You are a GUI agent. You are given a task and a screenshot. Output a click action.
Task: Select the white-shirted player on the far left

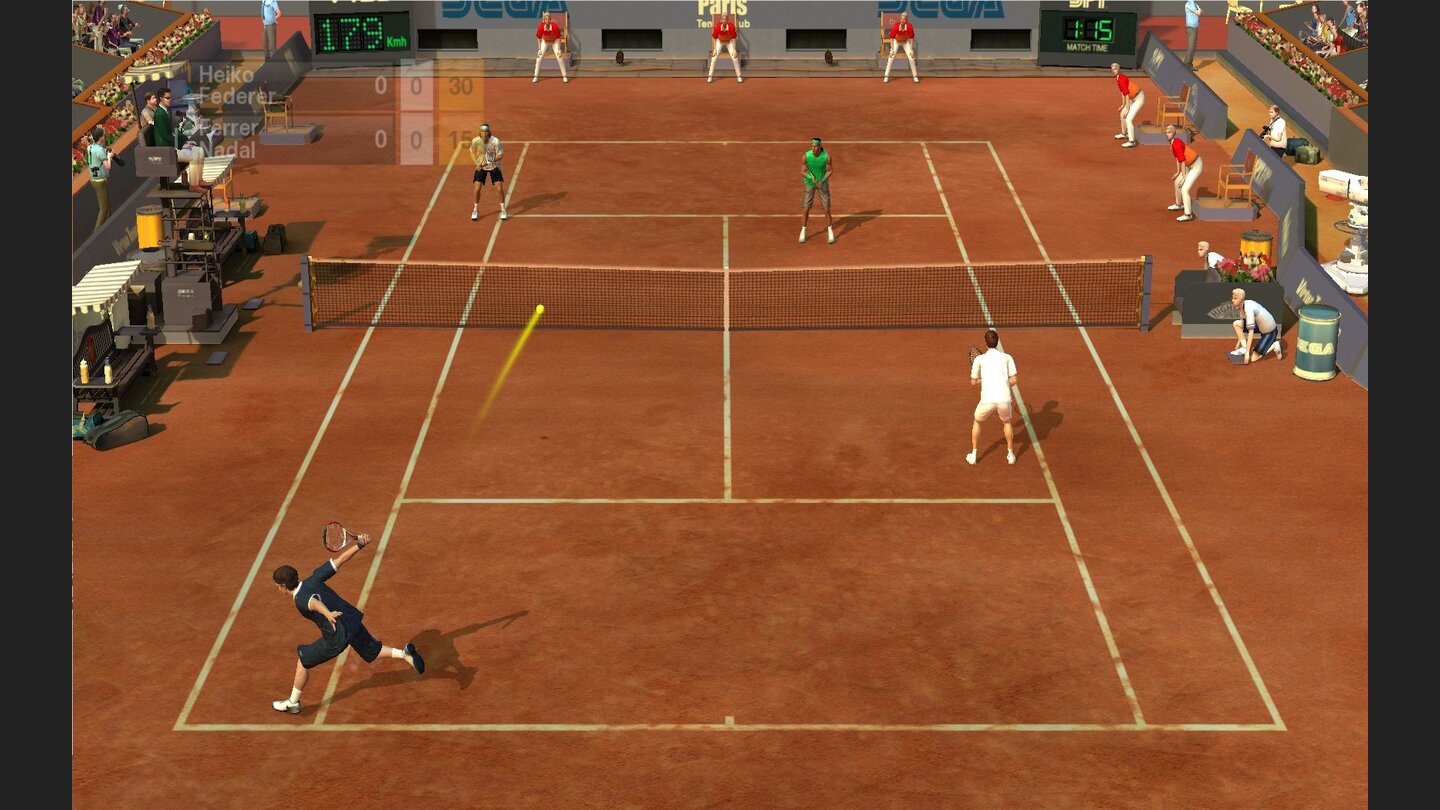(x=487, y=165)
